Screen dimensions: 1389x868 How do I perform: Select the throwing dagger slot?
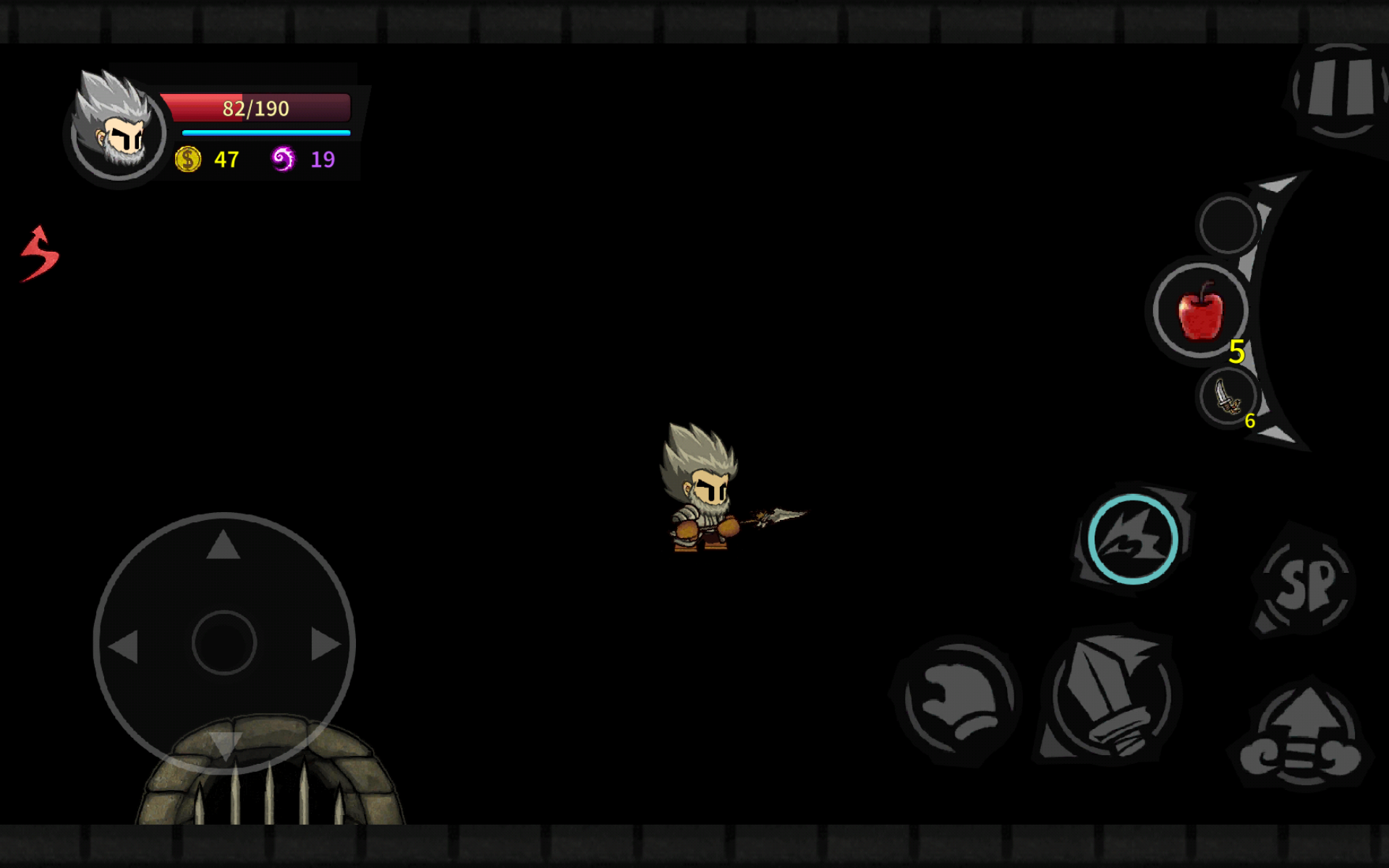(1228, 396)
